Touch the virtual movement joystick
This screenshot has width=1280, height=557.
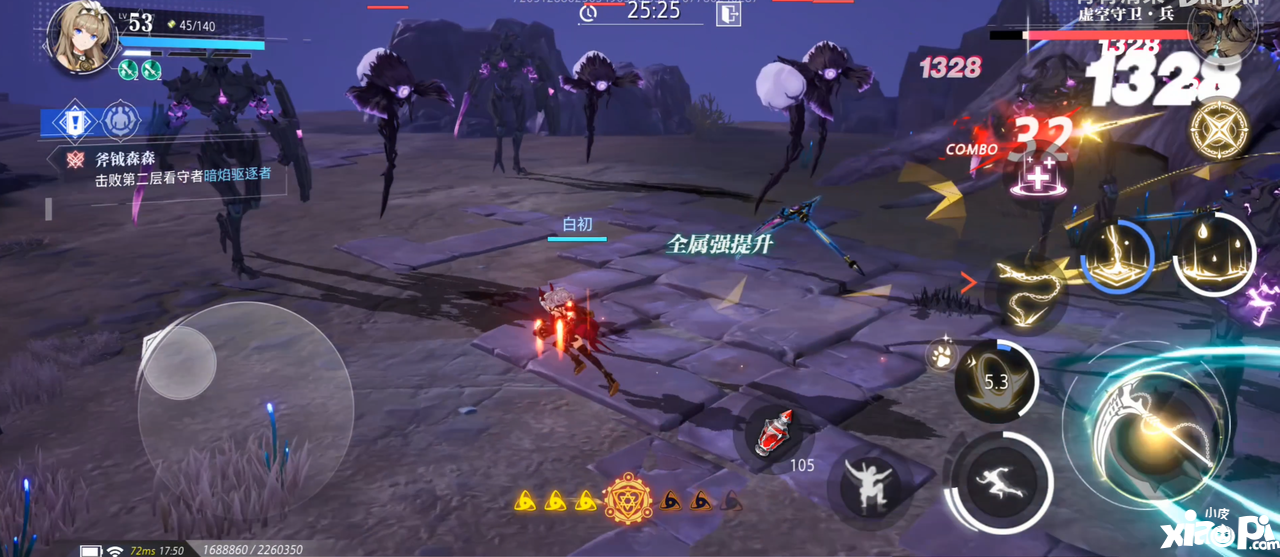pos(180,362)
